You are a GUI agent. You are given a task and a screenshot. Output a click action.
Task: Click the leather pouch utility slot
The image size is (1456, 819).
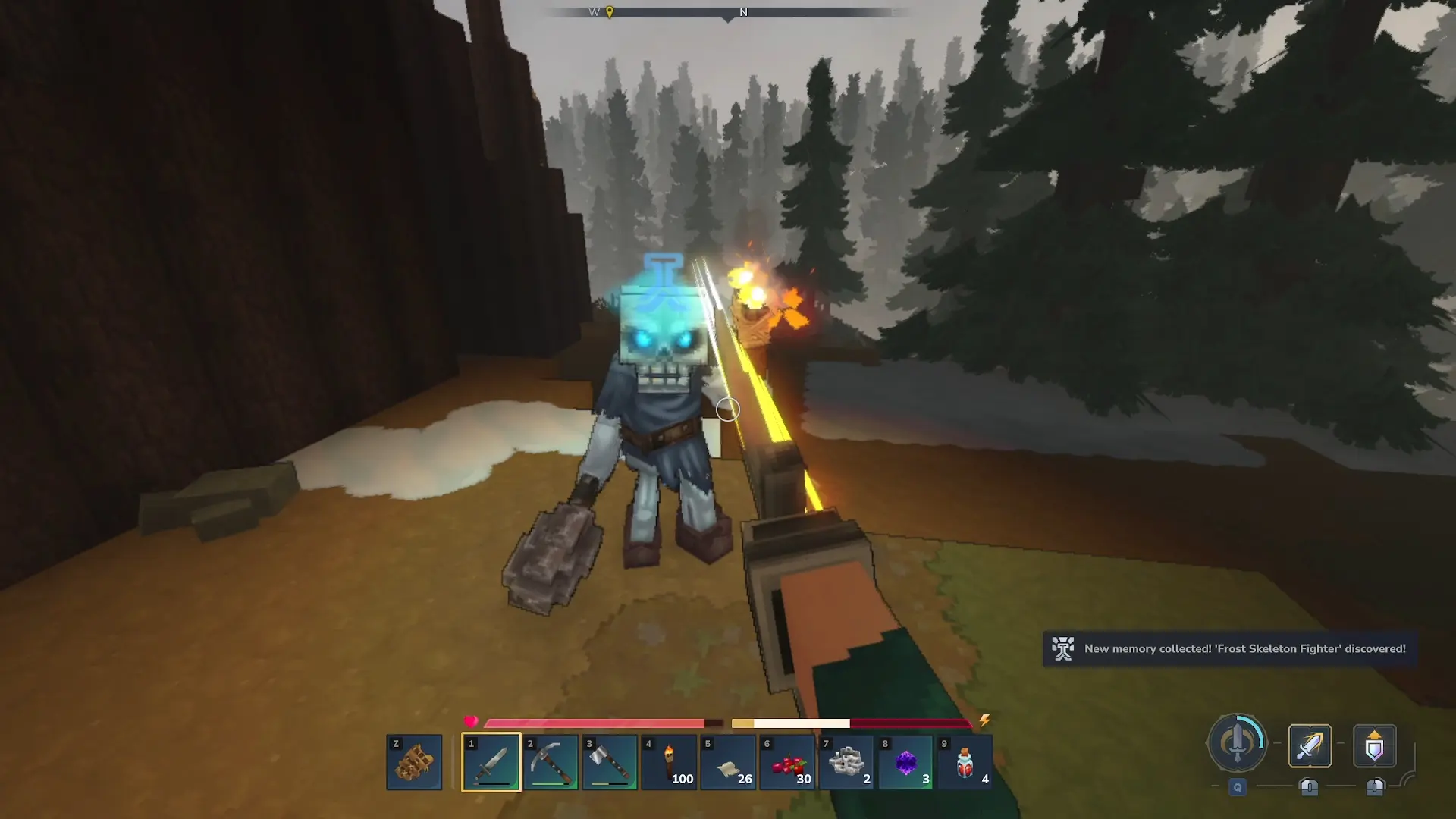414,762
